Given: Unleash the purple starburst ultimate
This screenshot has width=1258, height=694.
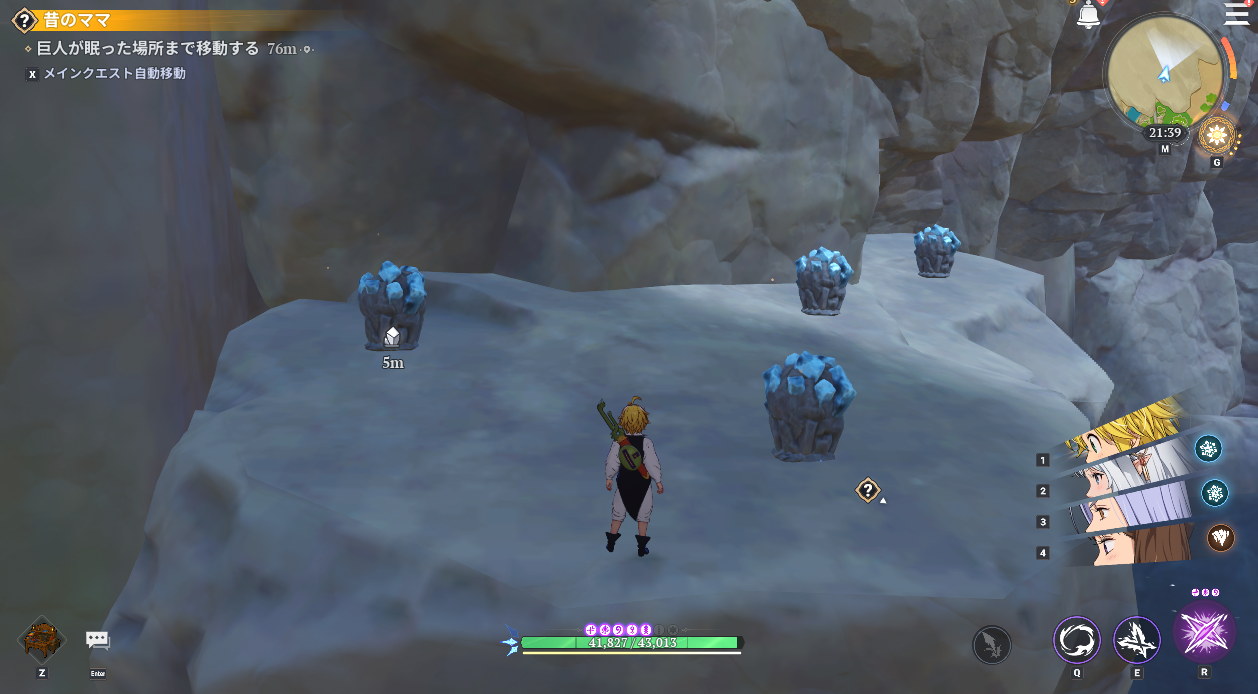Looking at the screenshot, I should click(x=1203, y=633).
